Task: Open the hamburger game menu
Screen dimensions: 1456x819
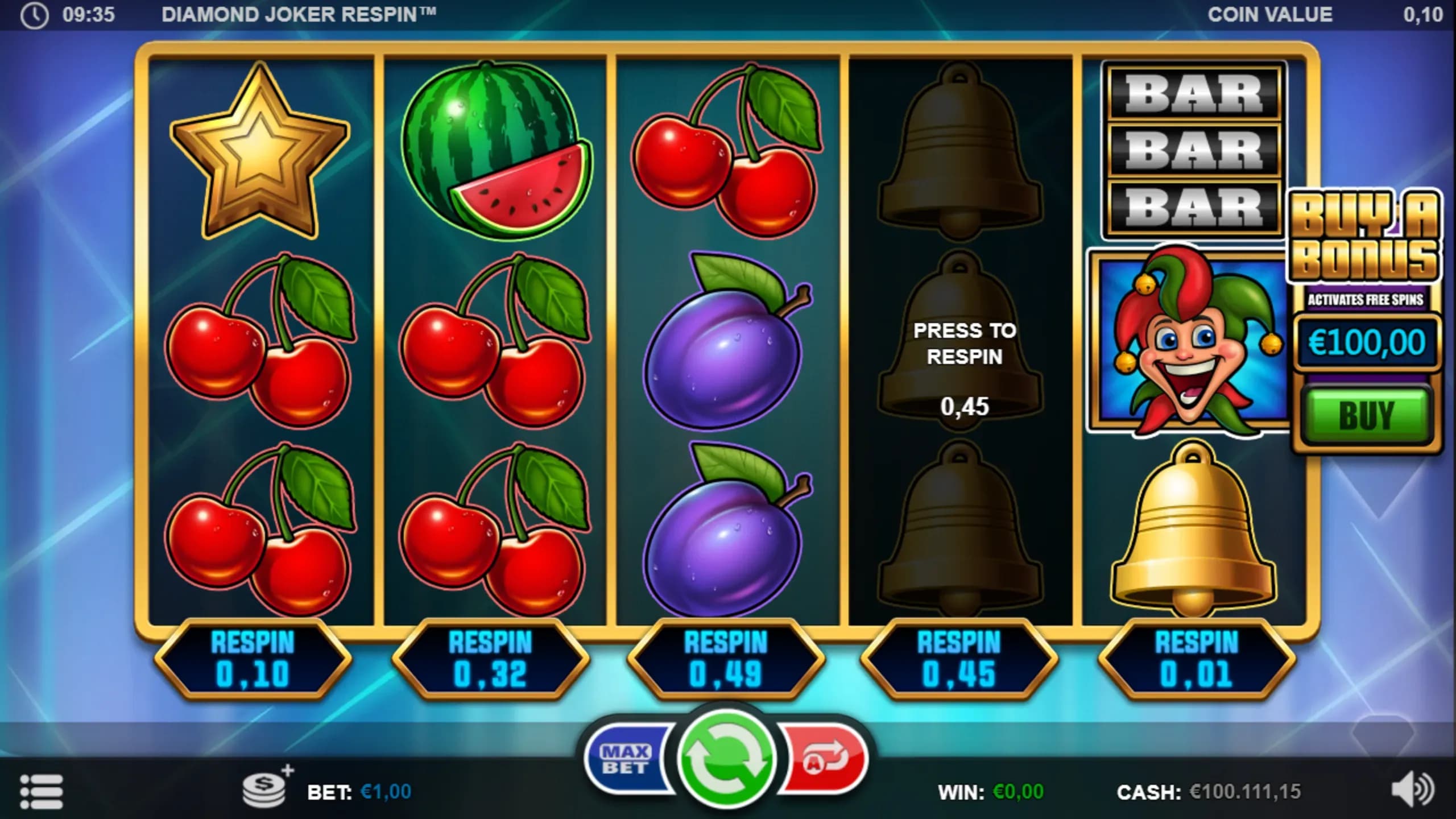Action: pyautogui.click(x=41, y=791)
